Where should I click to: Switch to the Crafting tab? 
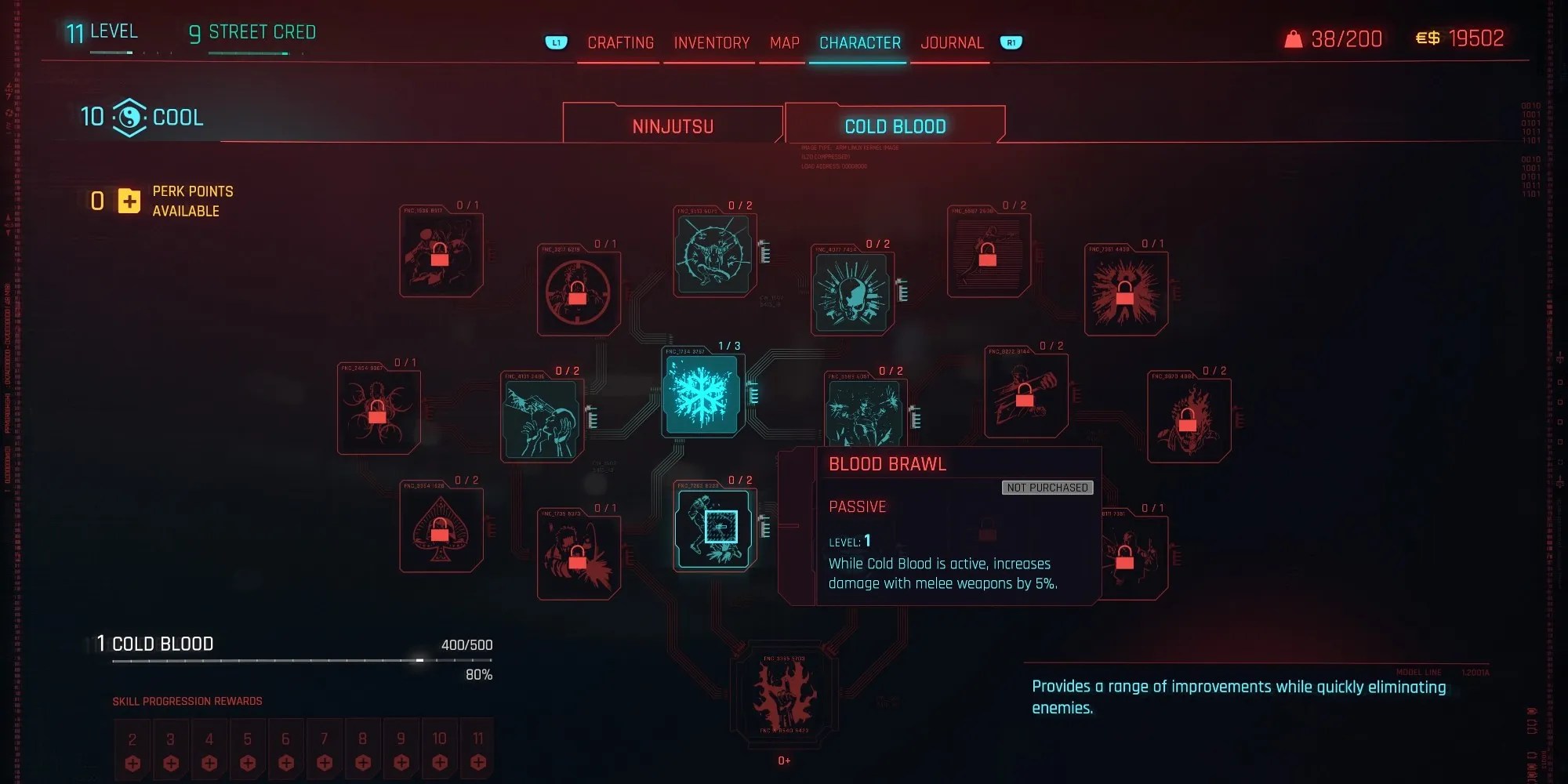pos(620,43)
